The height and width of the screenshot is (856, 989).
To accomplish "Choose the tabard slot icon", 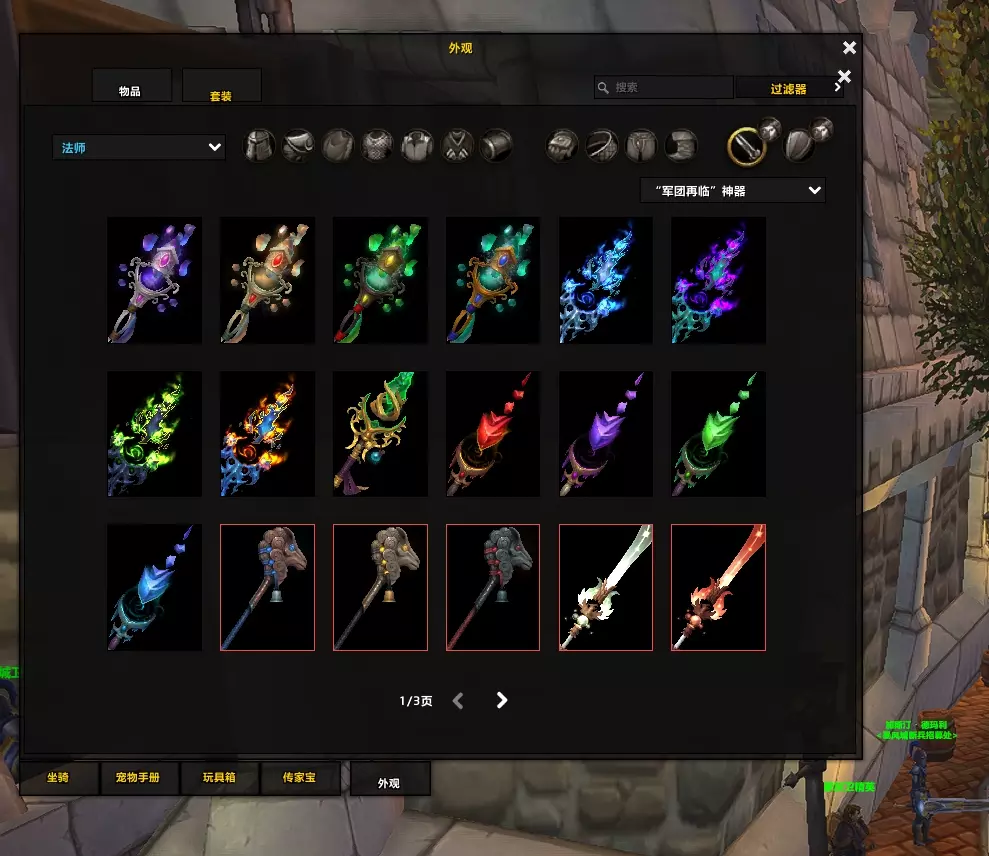I will pos(457,146).
